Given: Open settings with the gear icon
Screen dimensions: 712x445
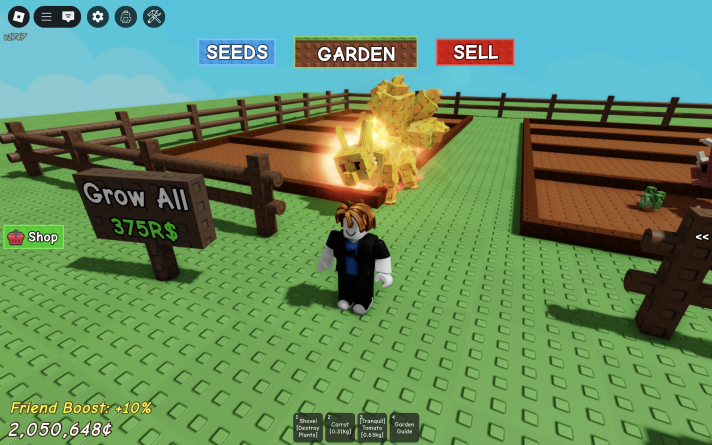Looking at the screenshot, I should pyautogui.click(x=97, y=17).
